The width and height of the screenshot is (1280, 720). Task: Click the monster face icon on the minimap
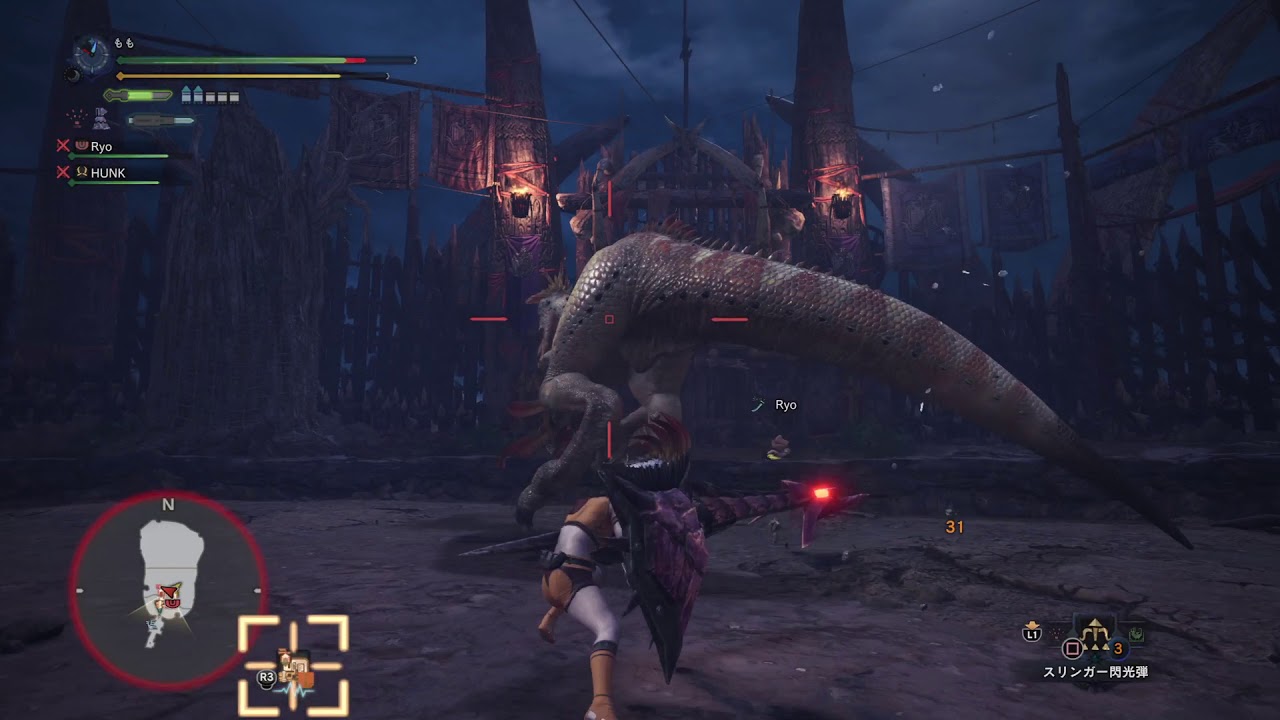tap(170, 600)
